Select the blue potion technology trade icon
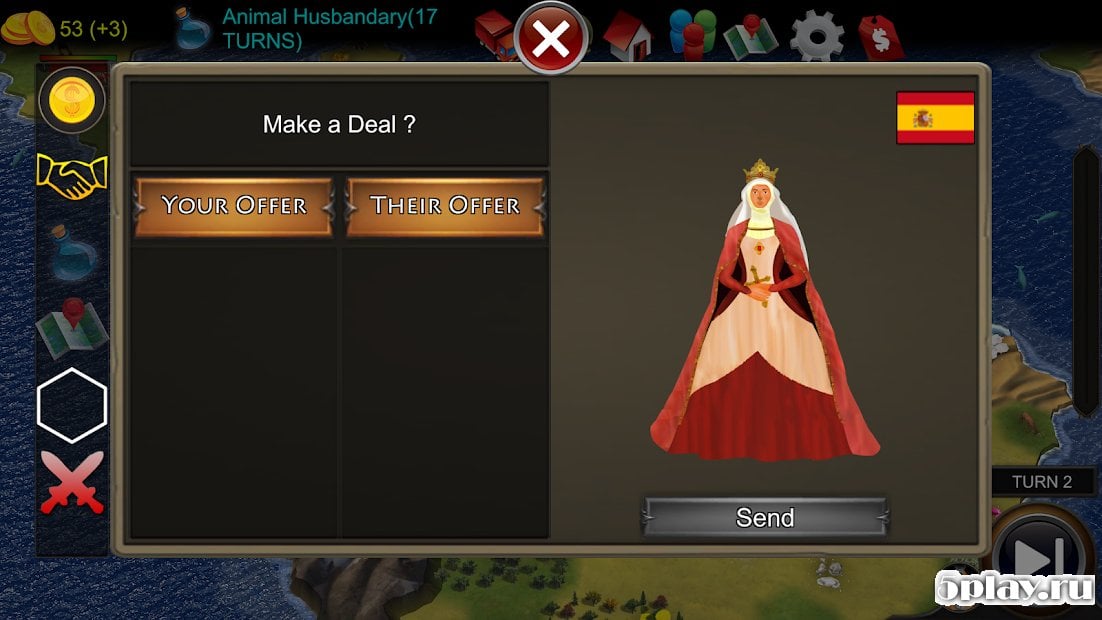Viewport: 1102px width, 620px height. (72, 251)
